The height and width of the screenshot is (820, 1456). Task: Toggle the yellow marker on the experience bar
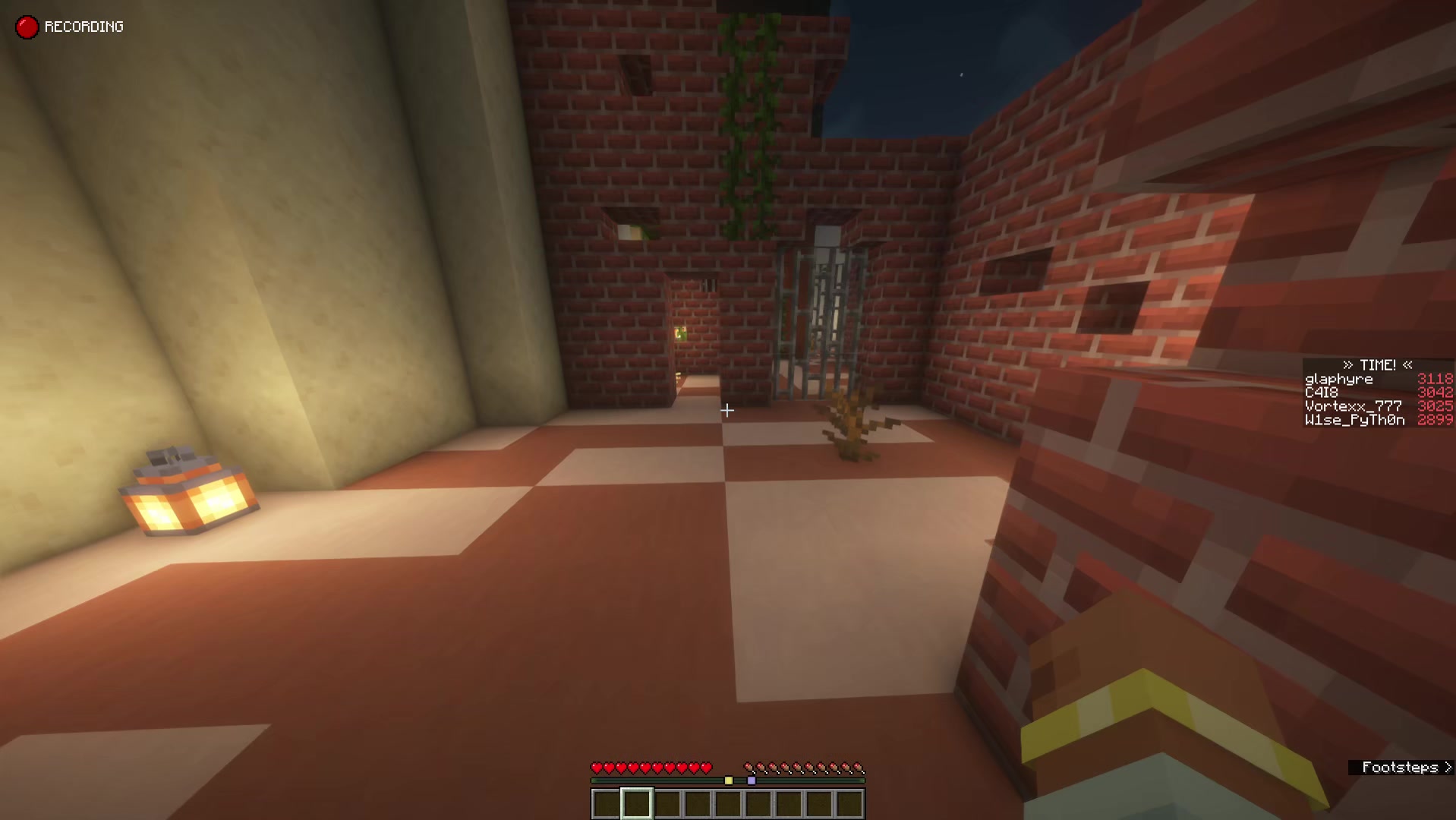tap(729, 780)
